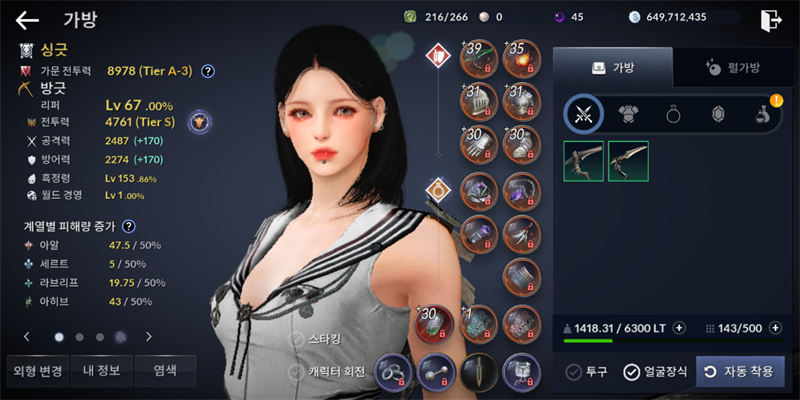Show the armor category filter

click(x=628, y=114)
